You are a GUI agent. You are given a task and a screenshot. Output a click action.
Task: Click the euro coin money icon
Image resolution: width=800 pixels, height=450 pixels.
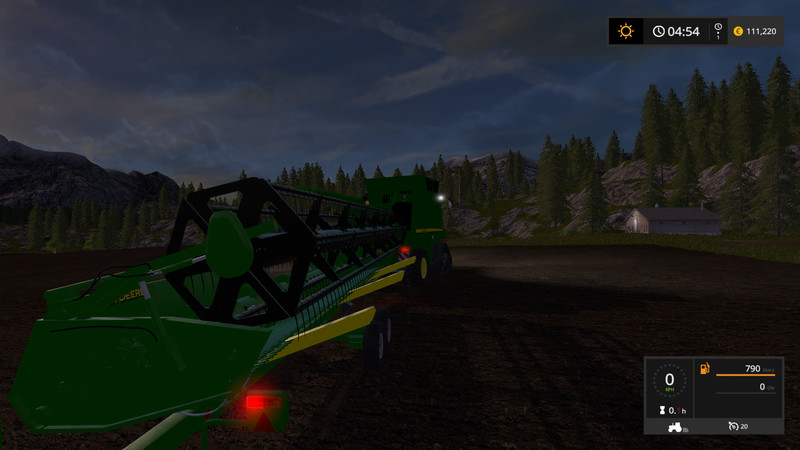[x=738, y=31]
